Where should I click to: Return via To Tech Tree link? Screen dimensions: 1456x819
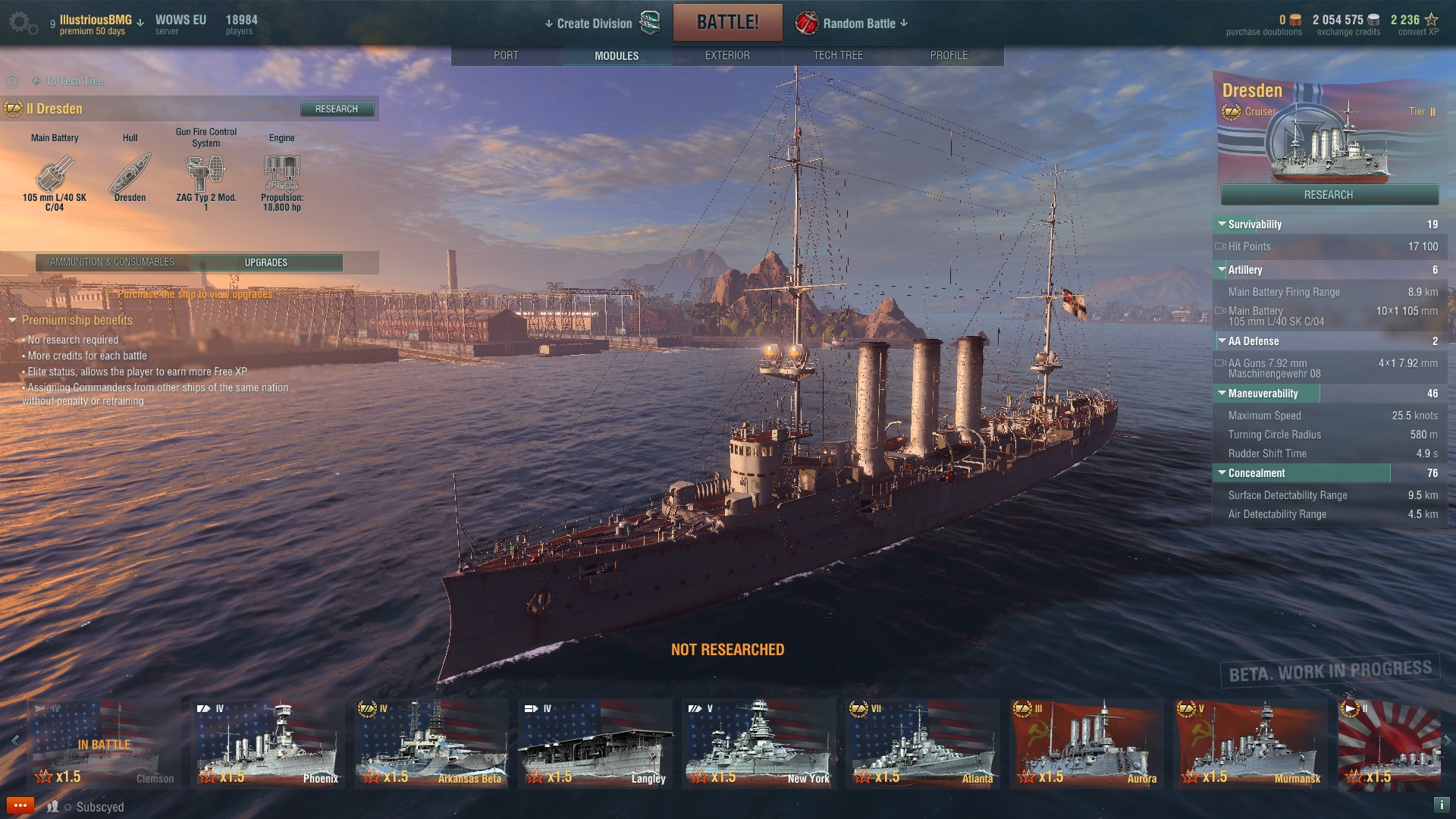tap(74, 81)
